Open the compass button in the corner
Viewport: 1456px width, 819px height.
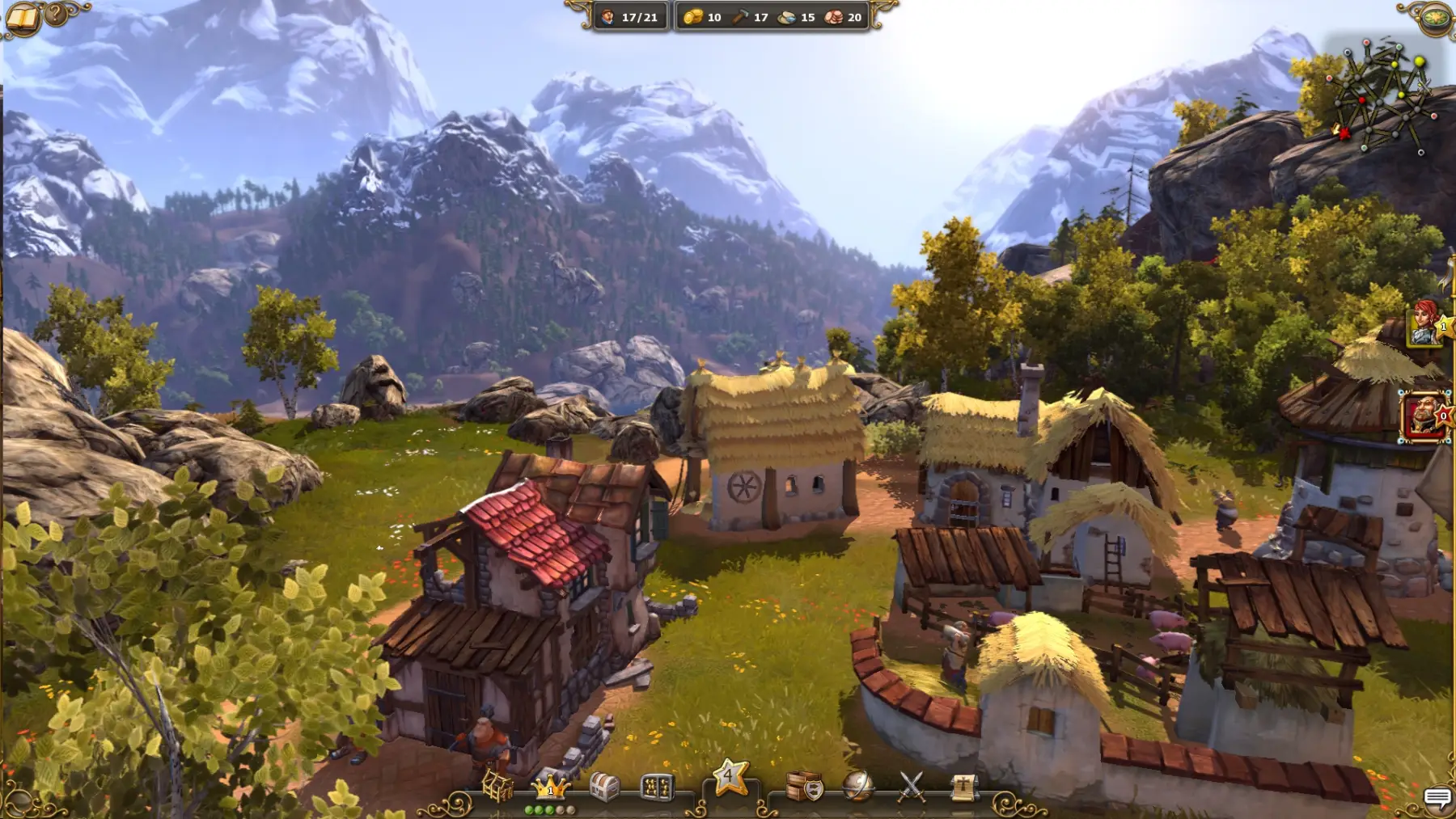coord(1437,17)
